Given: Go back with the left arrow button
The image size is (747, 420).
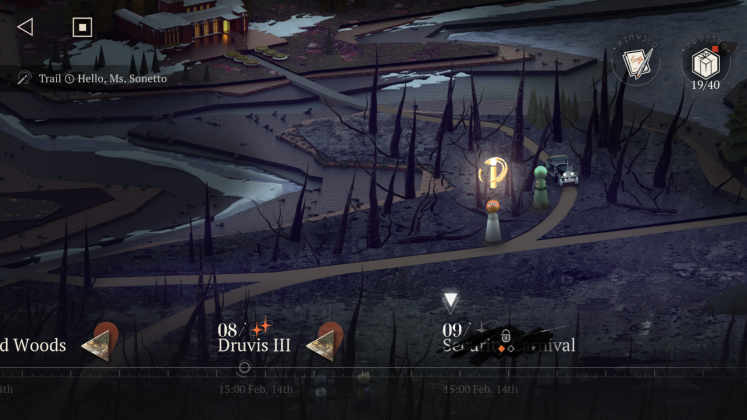Looking at the screenshot, I should tap(25, 27).
